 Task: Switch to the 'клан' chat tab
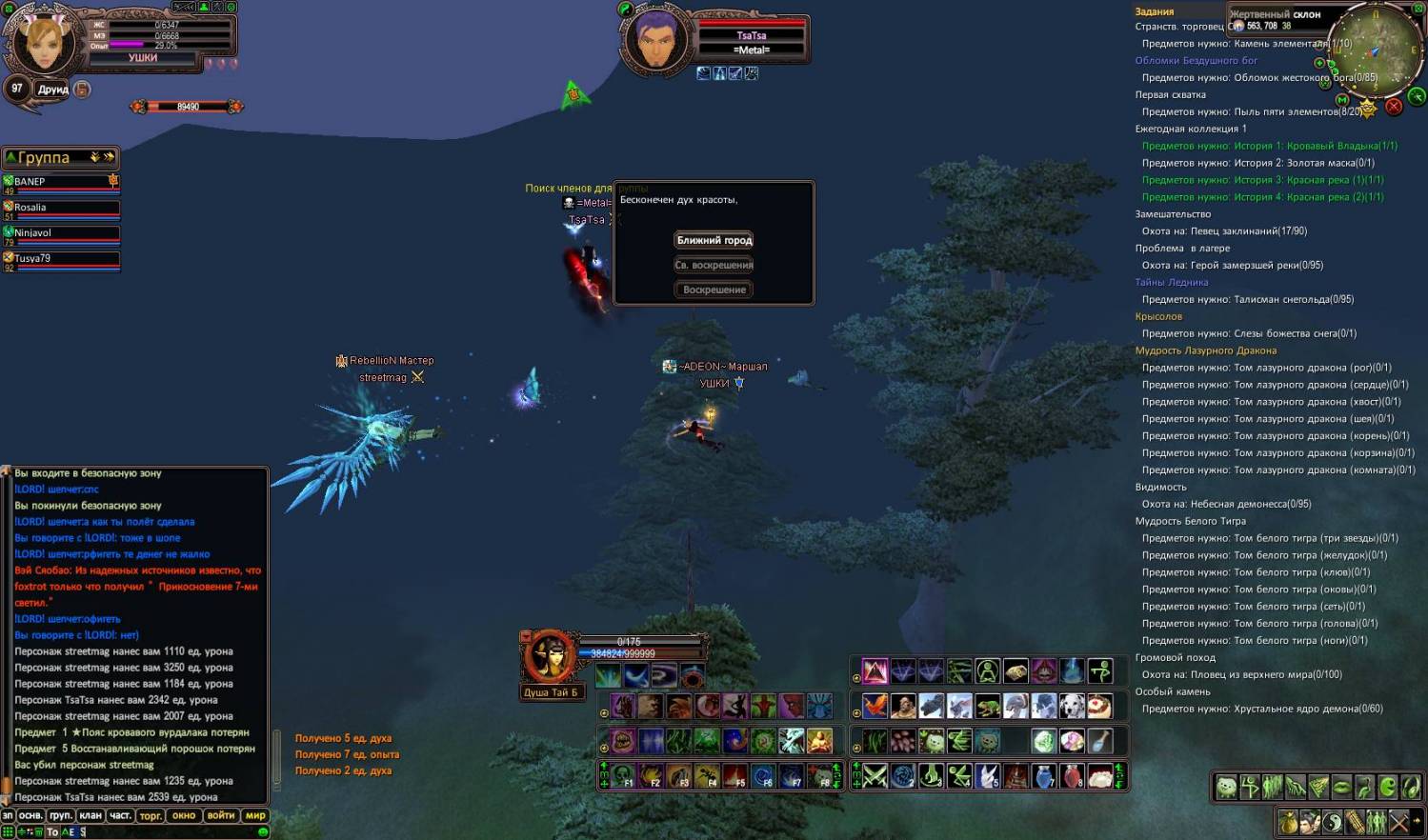point(91,815)
